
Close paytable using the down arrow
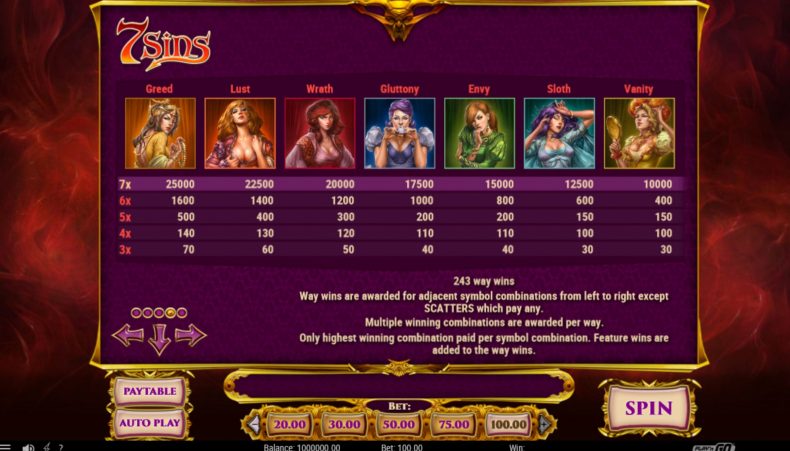point(159,340)
